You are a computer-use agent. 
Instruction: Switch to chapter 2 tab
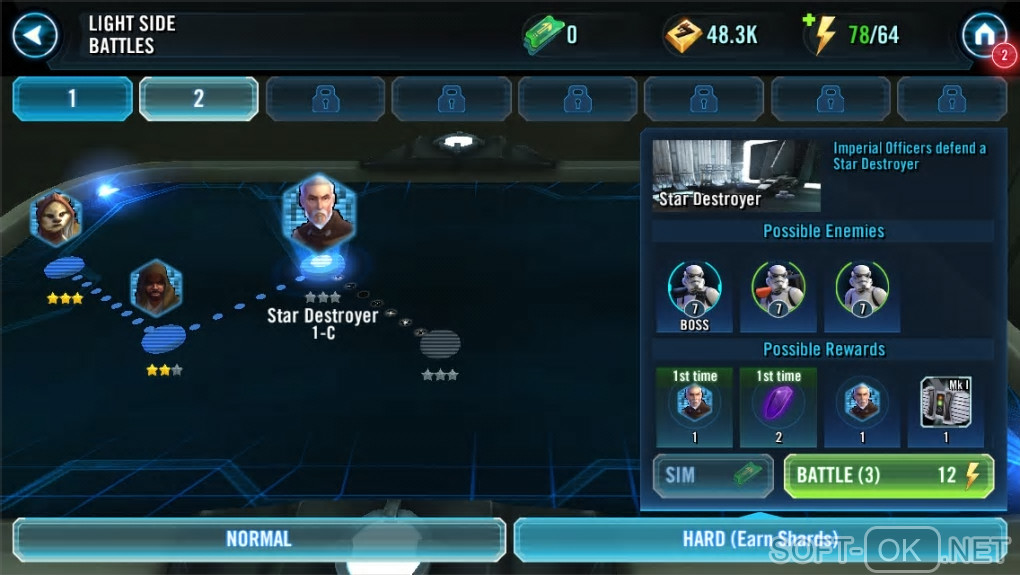198,99
